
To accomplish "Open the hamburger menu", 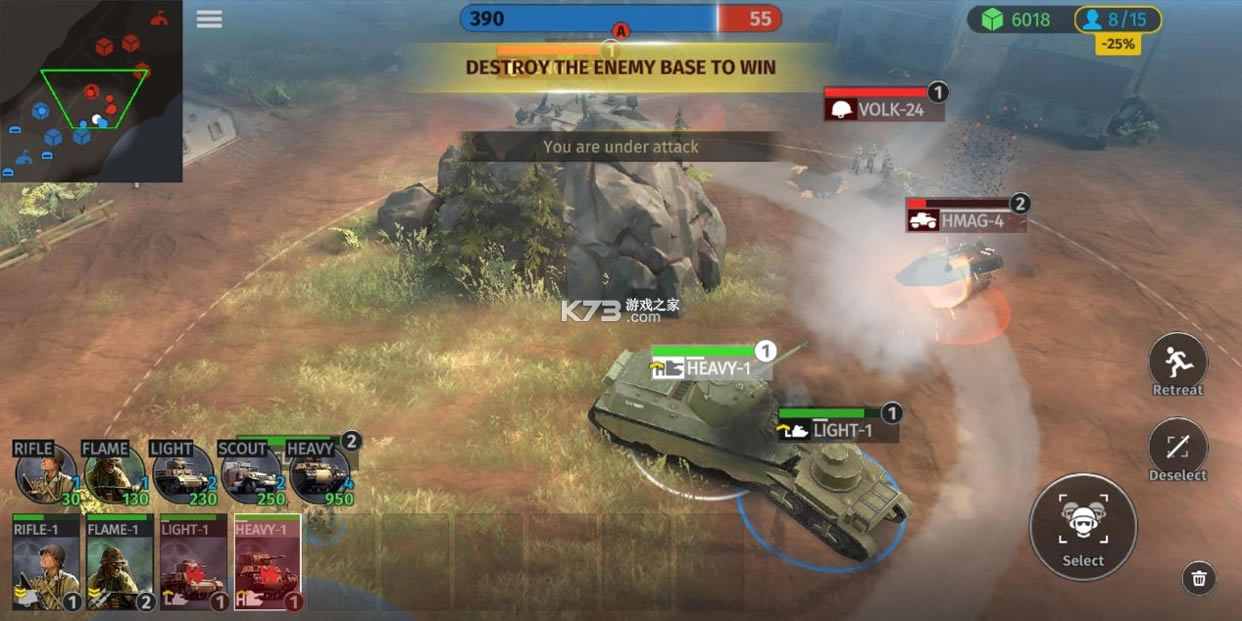I will [209, 19].
